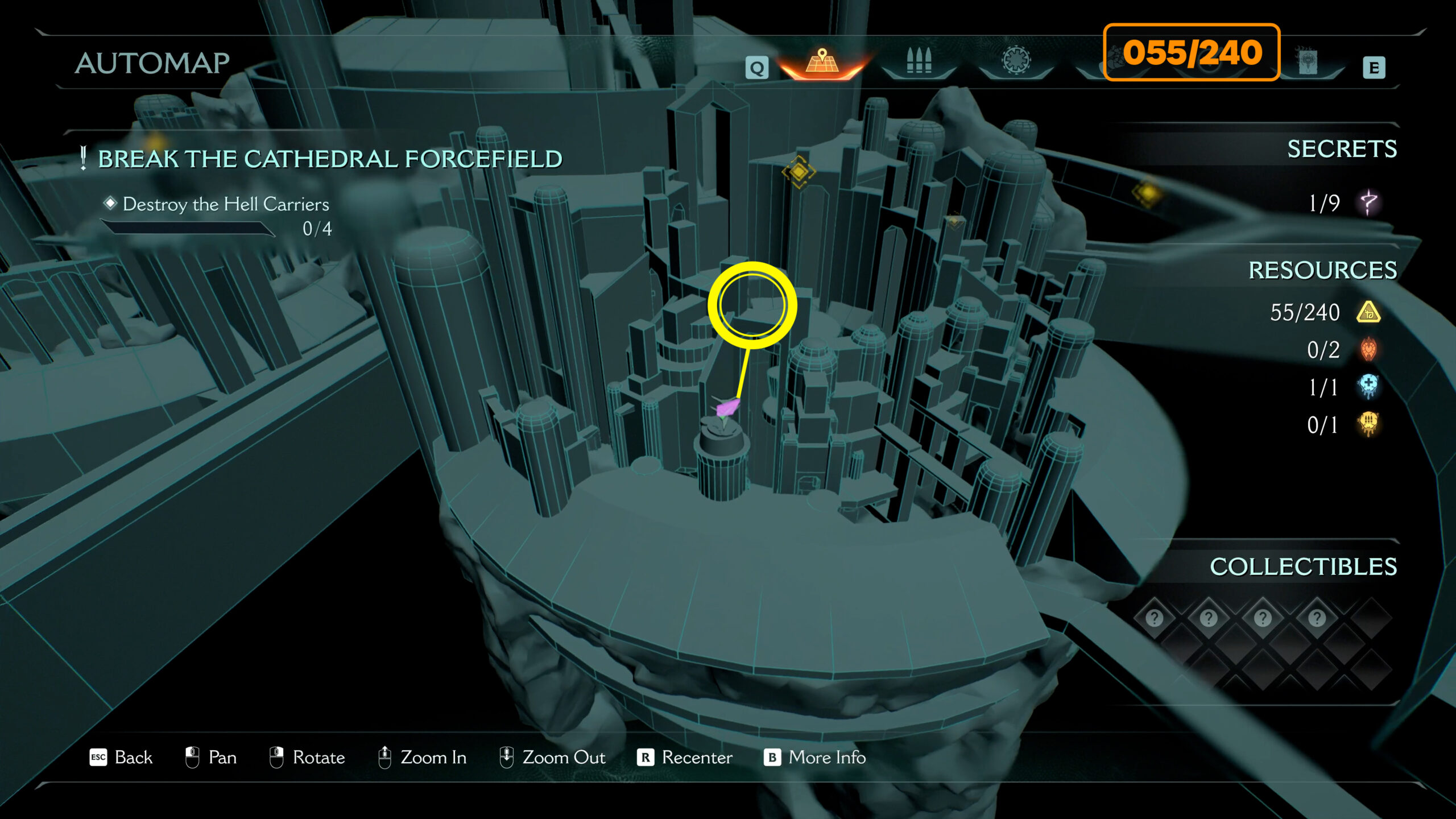Select the yellow diamond marker above the towers
This screenshot has height=819, width=1456.
799,171
